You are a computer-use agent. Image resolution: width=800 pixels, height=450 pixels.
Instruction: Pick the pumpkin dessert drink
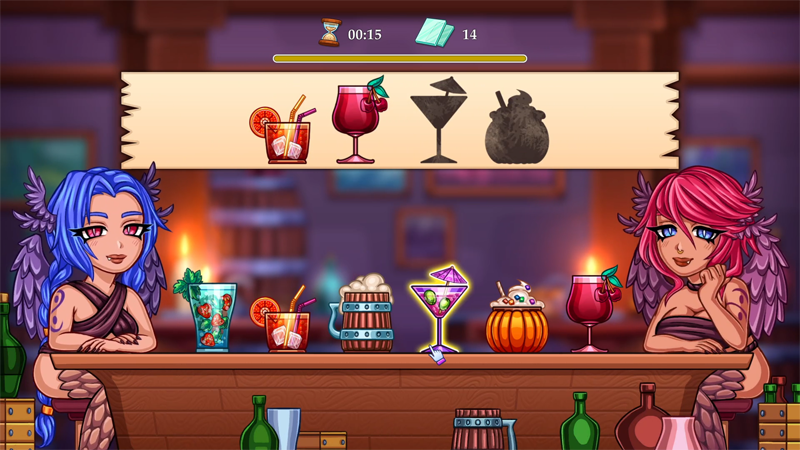tap(516, 322)
